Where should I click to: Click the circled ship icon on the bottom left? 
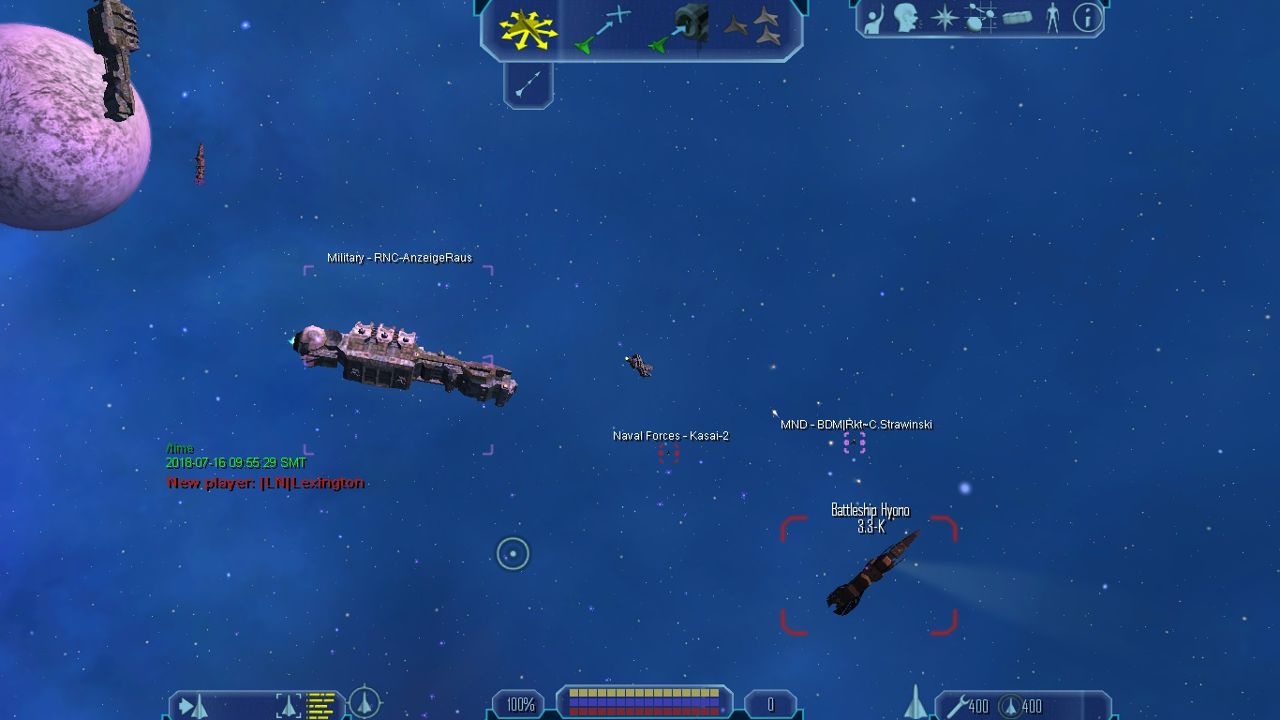[365, 703]
